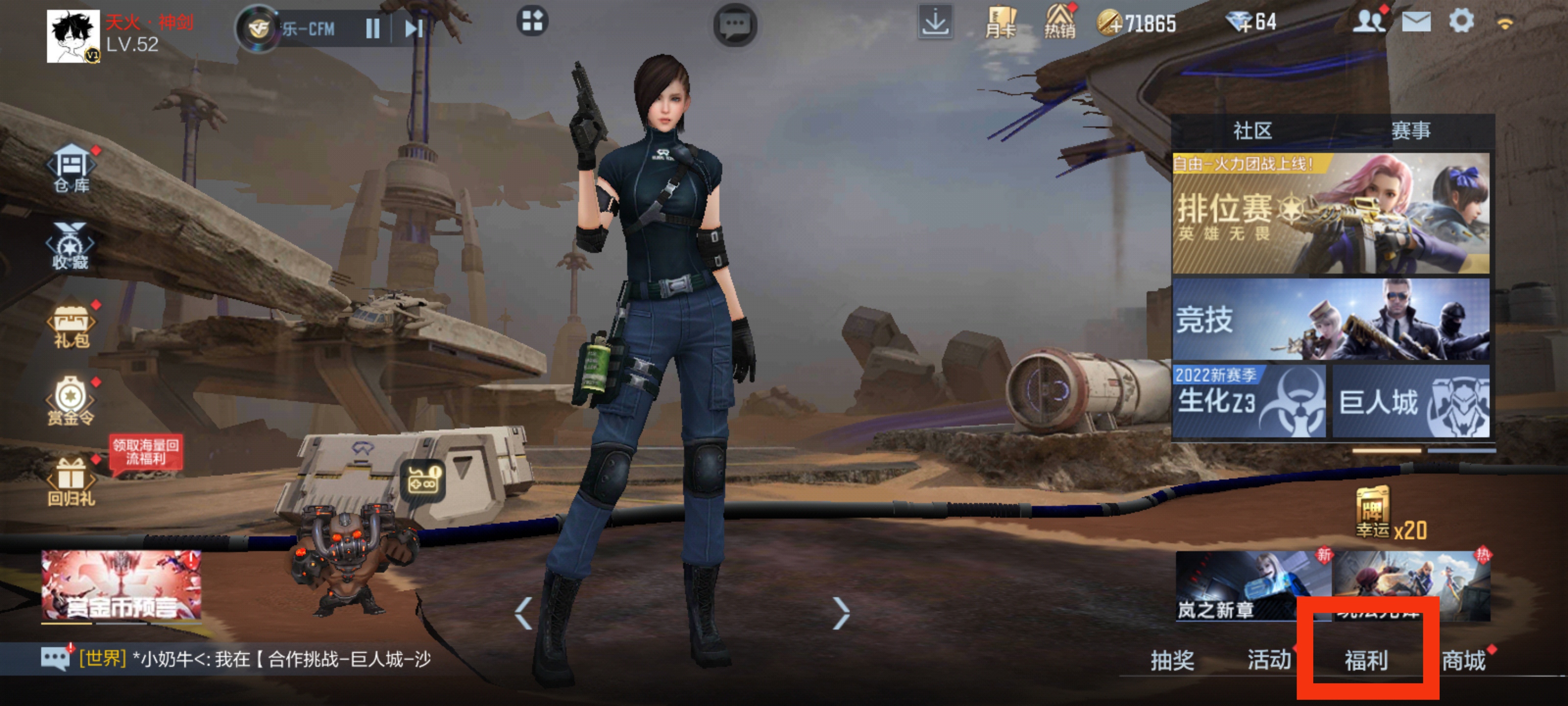Open the 收藏 collection menu

(x=71, y=247)
